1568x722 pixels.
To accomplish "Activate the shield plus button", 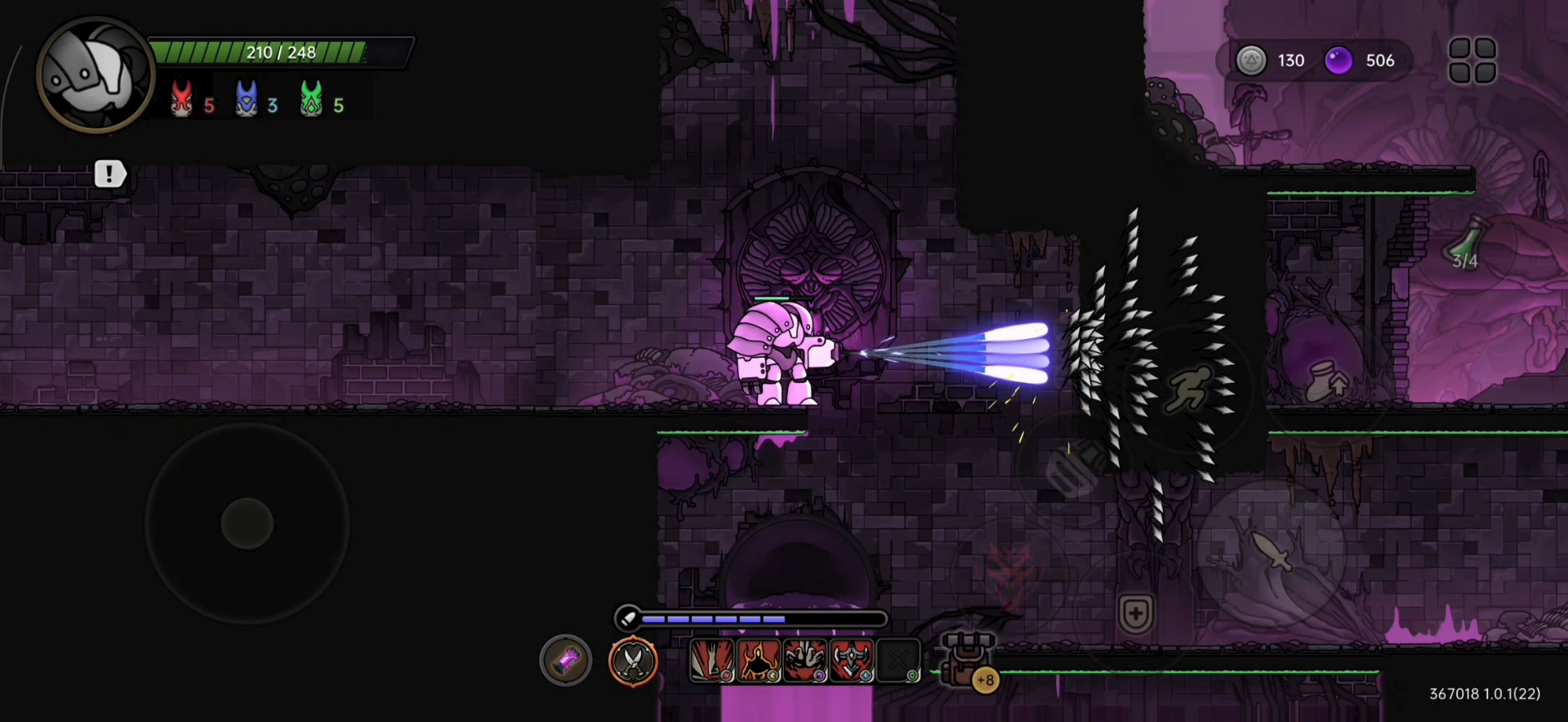I will tap(1135, 613).
